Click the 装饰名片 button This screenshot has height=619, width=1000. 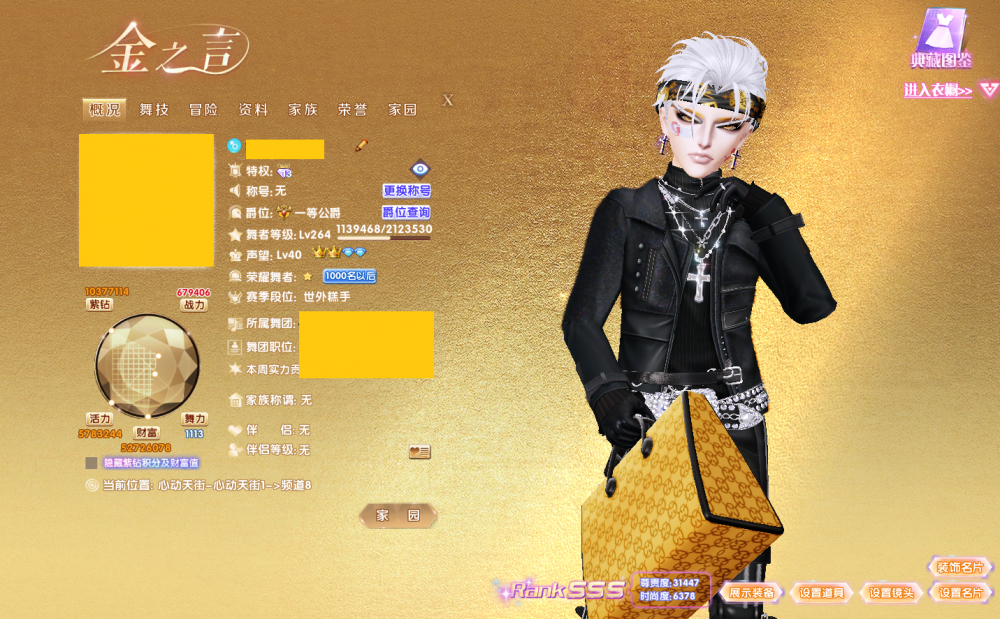(x=961, y=567)
